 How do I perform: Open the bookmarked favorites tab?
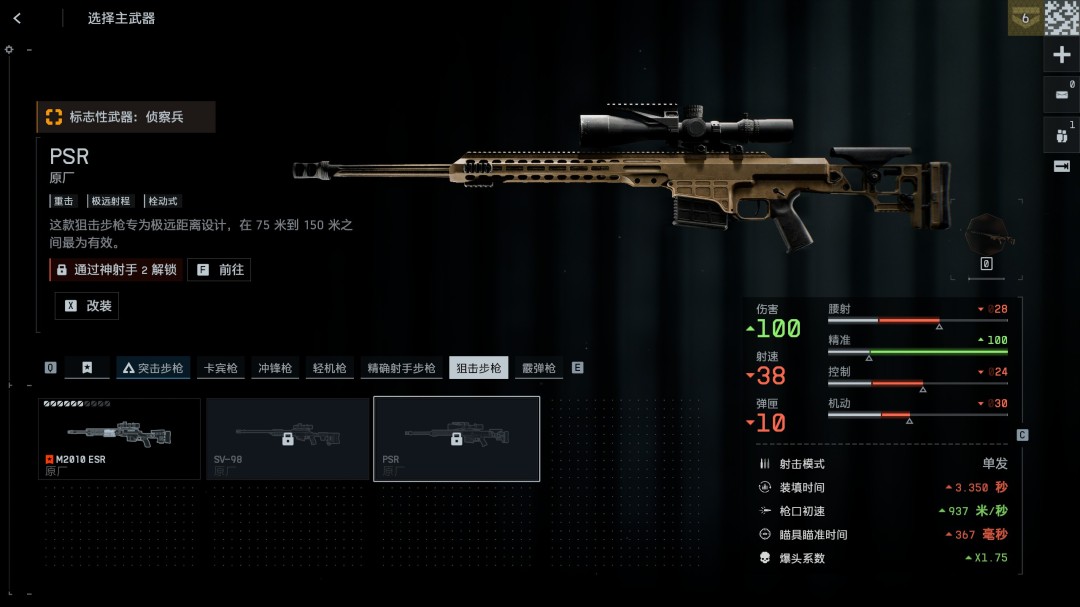[87, 368]
